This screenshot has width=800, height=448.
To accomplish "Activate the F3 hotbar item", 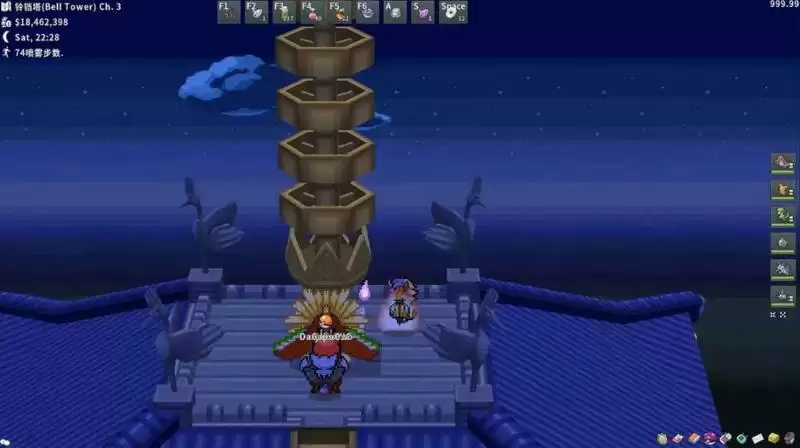I will 284,12.
